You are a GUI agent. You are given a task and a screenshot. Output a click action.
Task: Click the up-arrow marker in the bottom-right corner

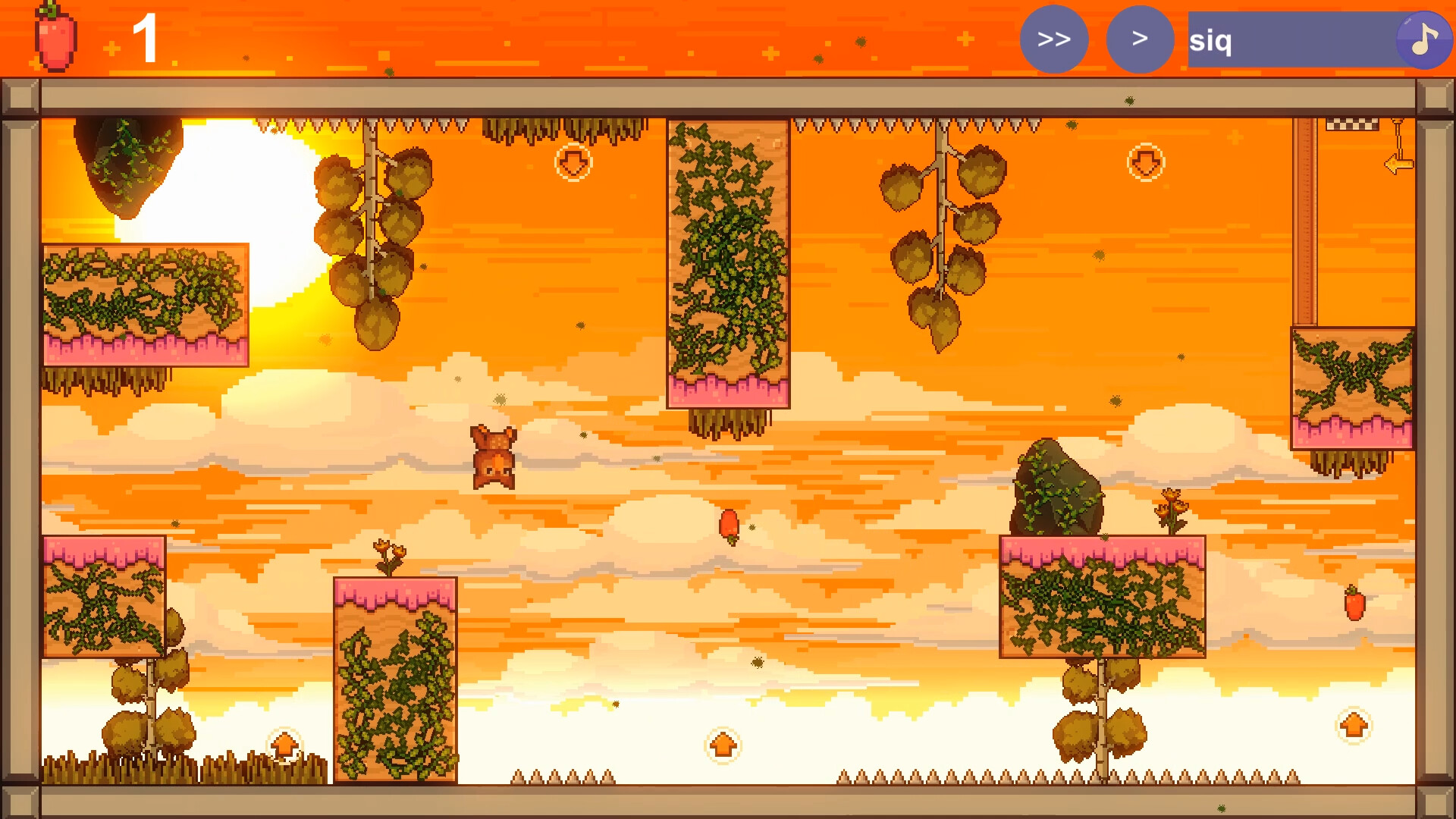coord(1354,726)
